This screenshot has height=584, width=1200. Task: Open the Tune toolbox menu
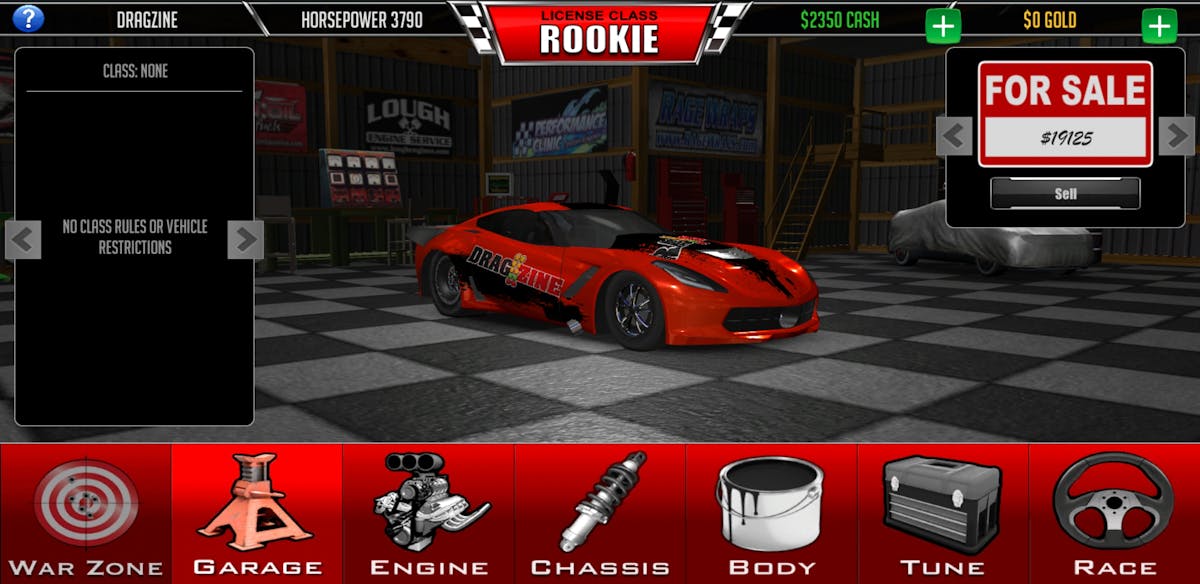(x=943, y=513)
